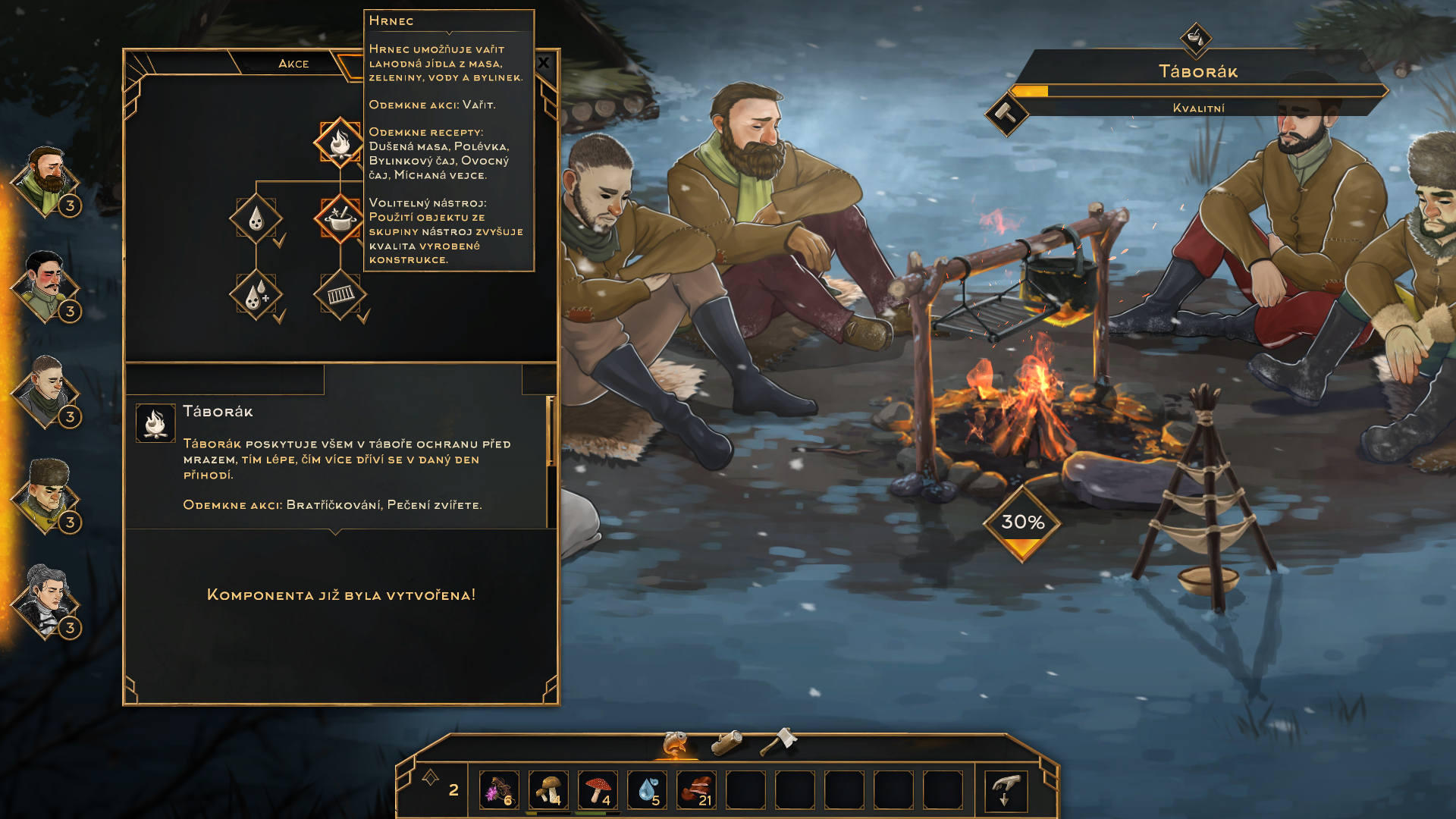Select the campfire node in the tree
1456x819 pixels.
tap(339, 142)
